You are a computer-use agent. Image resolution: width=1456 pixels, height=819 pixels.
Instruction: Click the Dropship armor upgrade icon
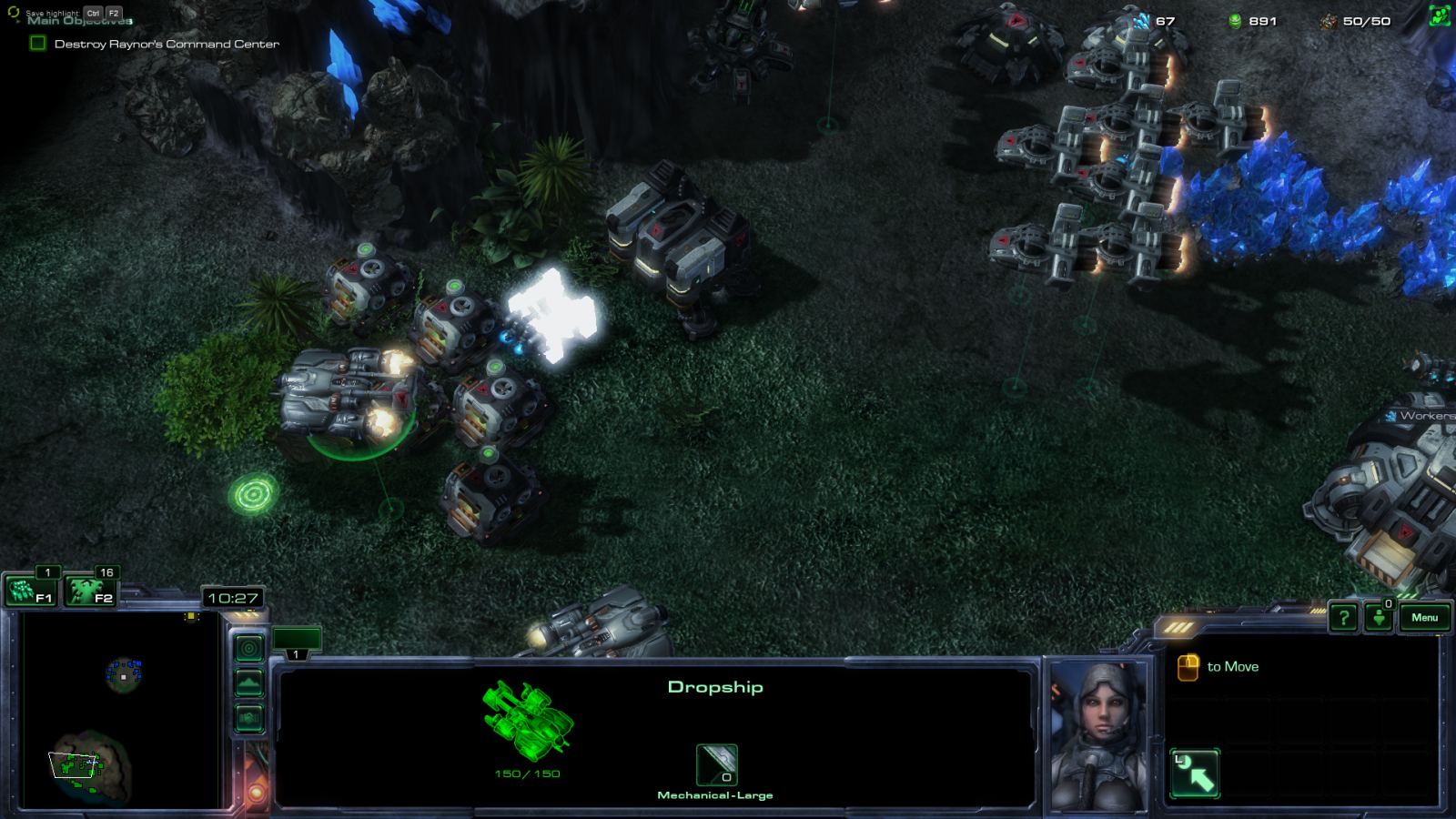click(x=716, y=764)
